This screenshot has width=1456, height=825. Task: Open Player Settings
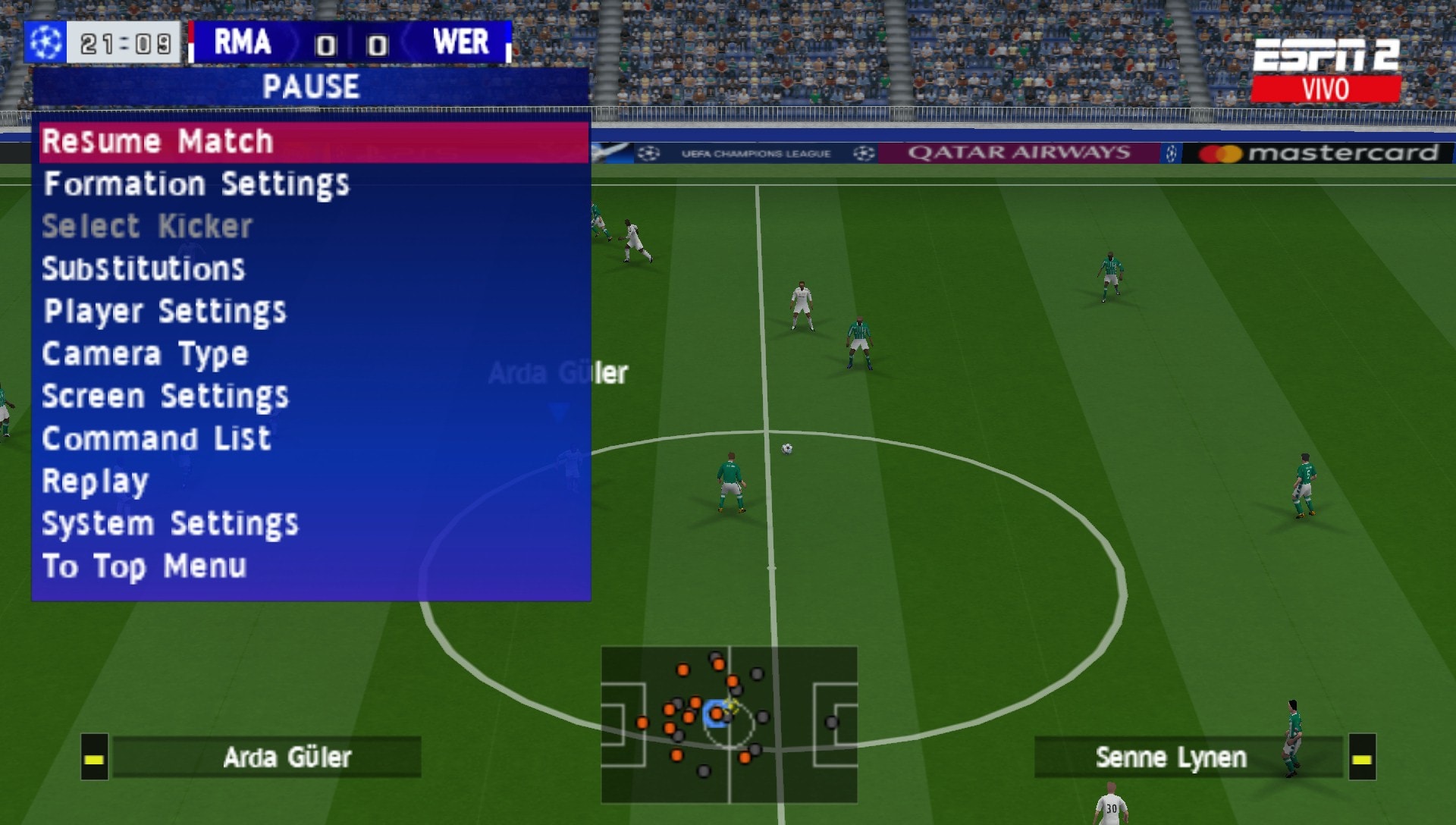165,311
